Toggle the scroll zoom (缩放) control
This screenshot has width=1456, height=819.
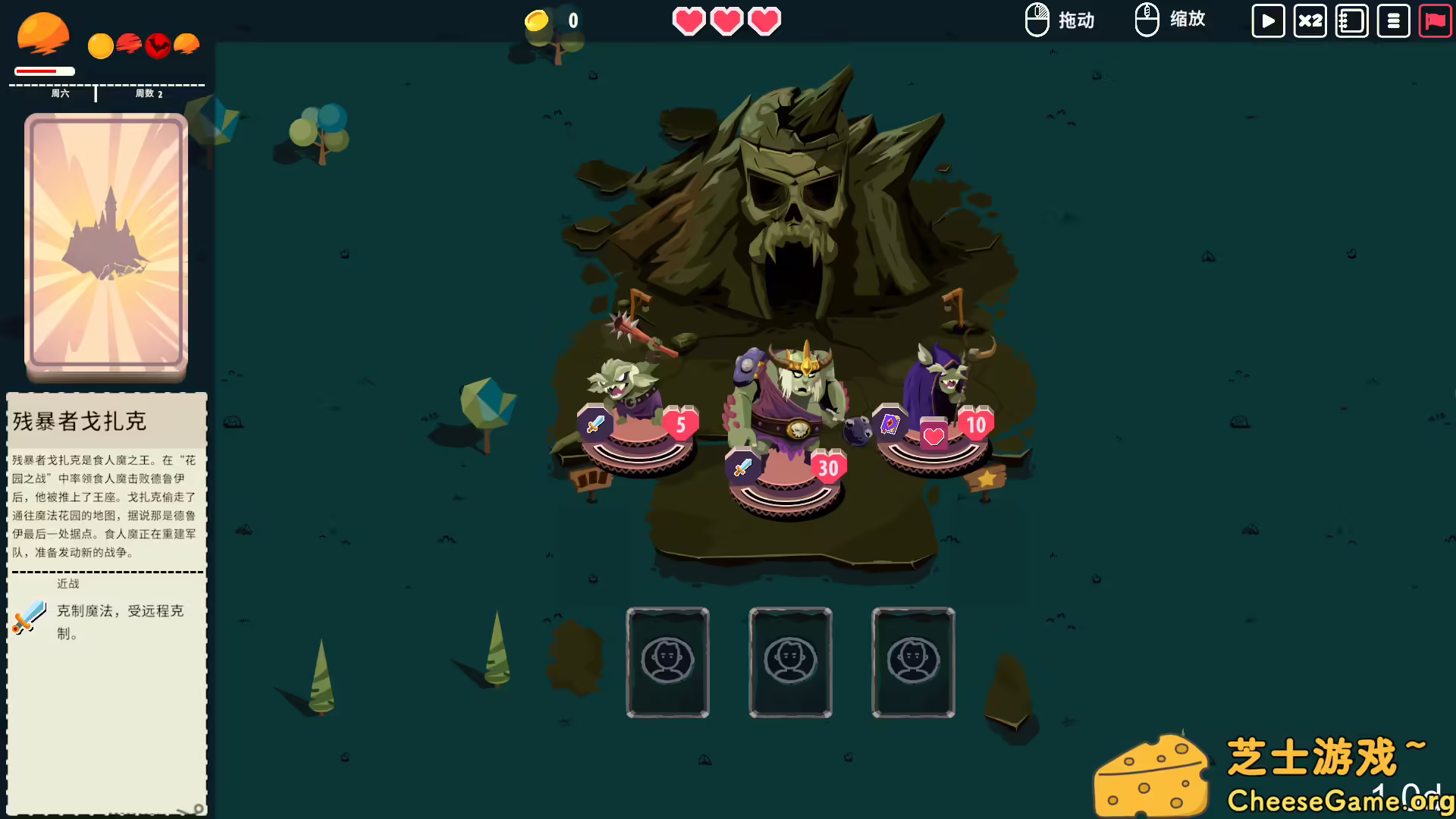[x=1170, y=20]
